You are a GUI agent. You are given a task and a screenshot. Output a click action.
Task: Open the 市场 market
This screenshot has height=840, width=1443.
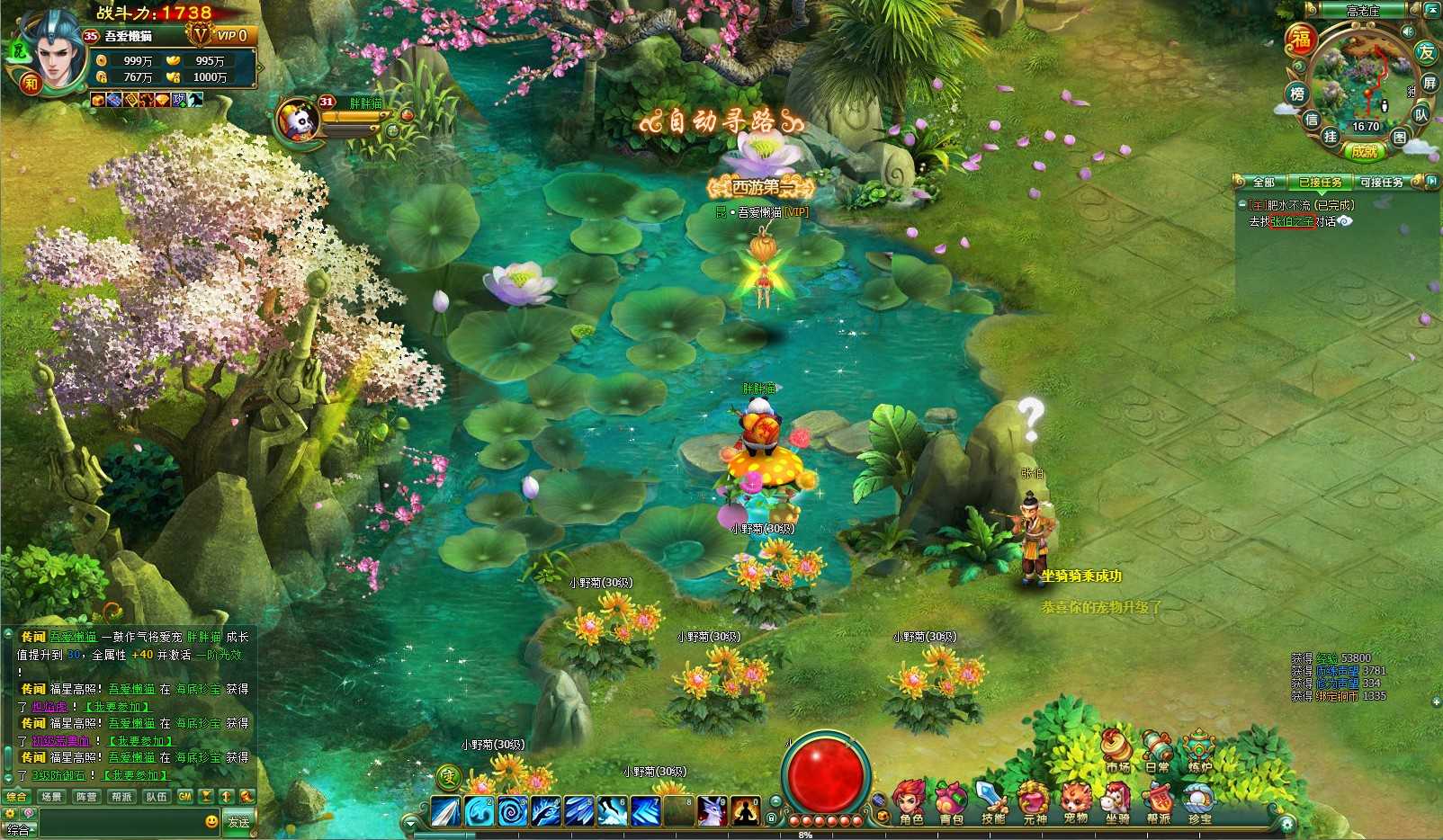click(x=1117, y=752)
